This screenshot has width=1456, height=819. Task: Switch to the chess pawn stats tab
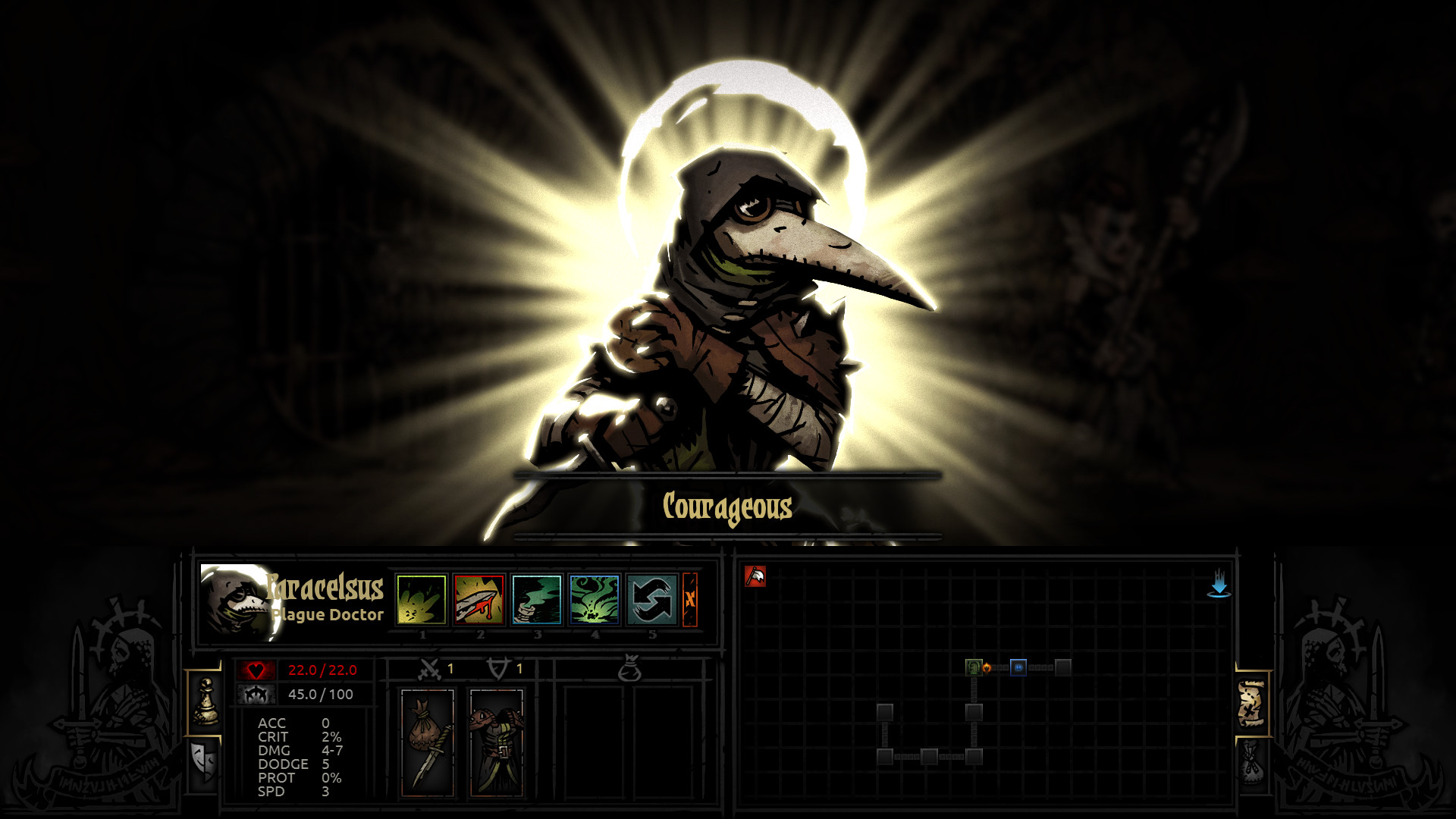click(205, 701)
